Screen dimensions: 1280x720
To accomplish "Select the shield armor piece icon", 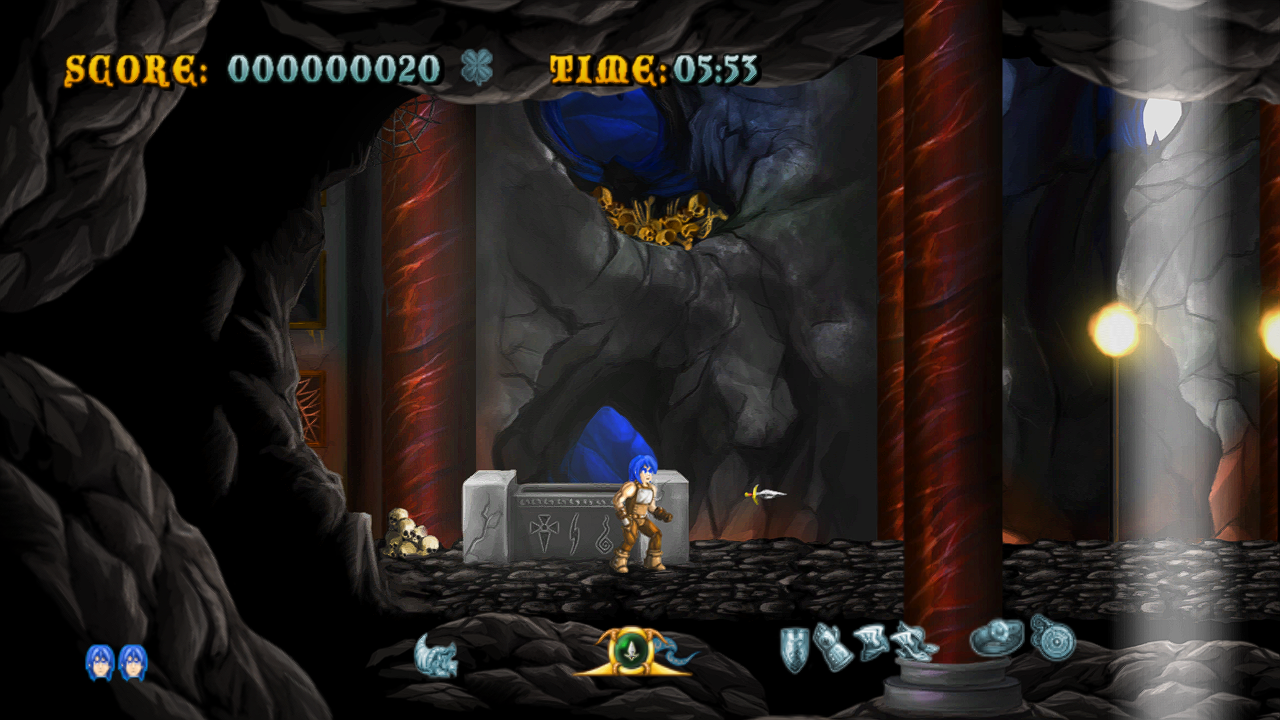I will pyautogui.click(x=794, y=648).
